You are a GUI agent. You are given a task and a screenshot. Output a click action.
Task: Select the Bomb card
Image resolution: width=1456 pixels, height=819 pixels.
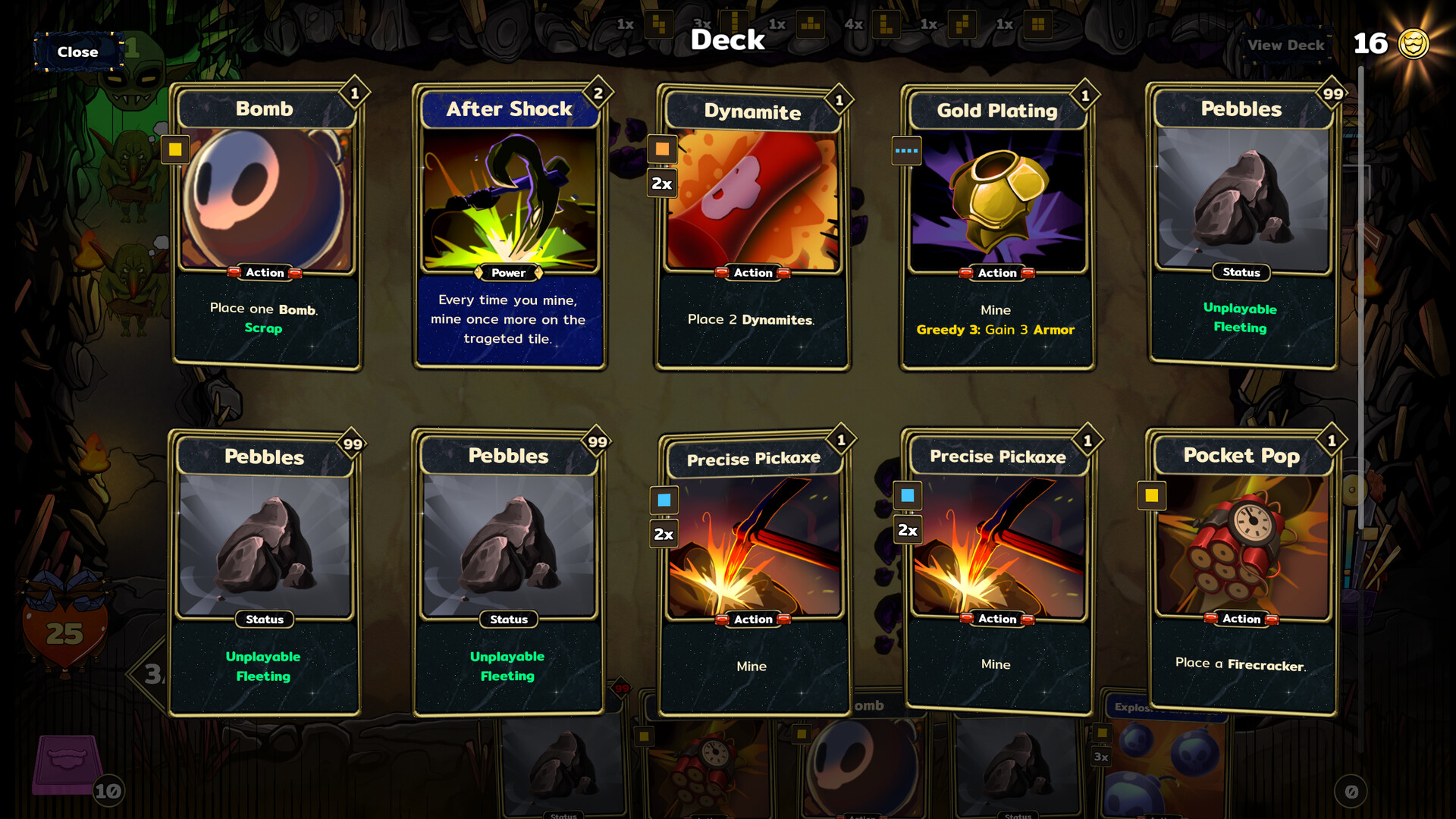coord(265,226)
